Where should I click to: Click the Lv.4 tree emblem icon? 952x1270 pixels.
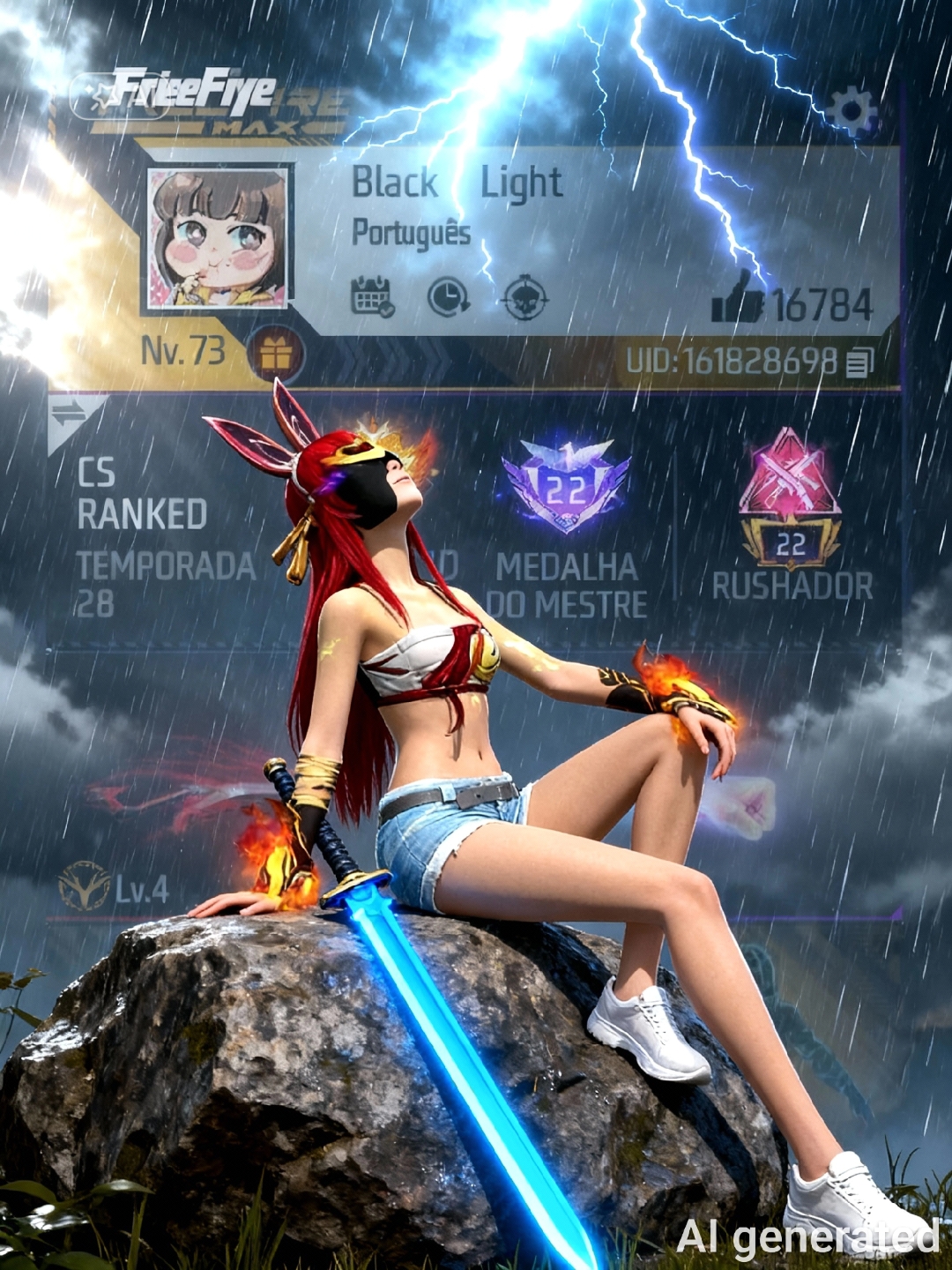coord(85,886)
